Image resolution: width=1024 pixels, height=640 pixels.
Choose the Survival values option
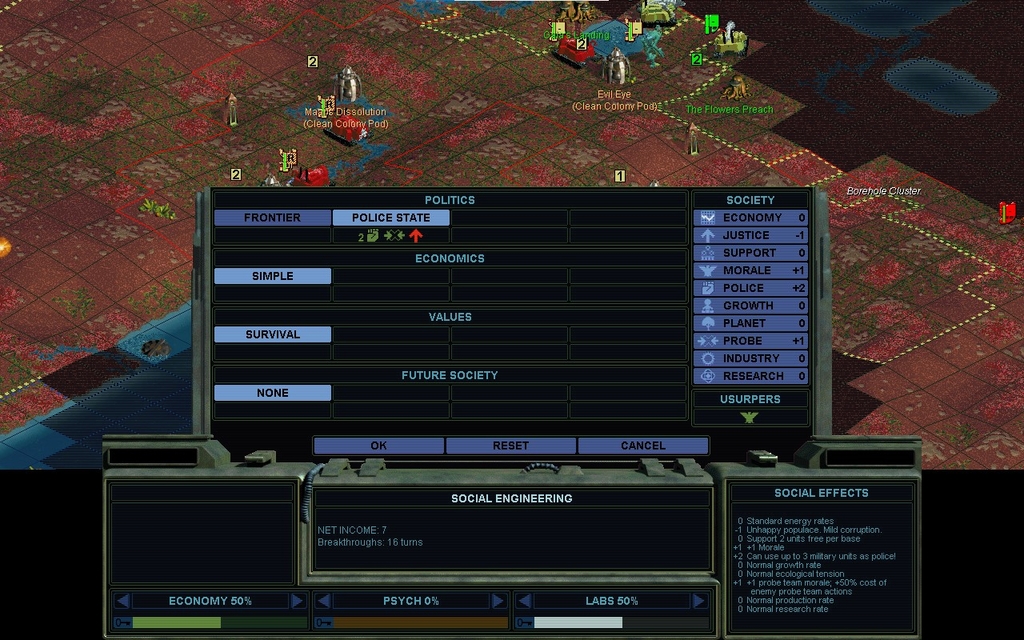(272, 335)
